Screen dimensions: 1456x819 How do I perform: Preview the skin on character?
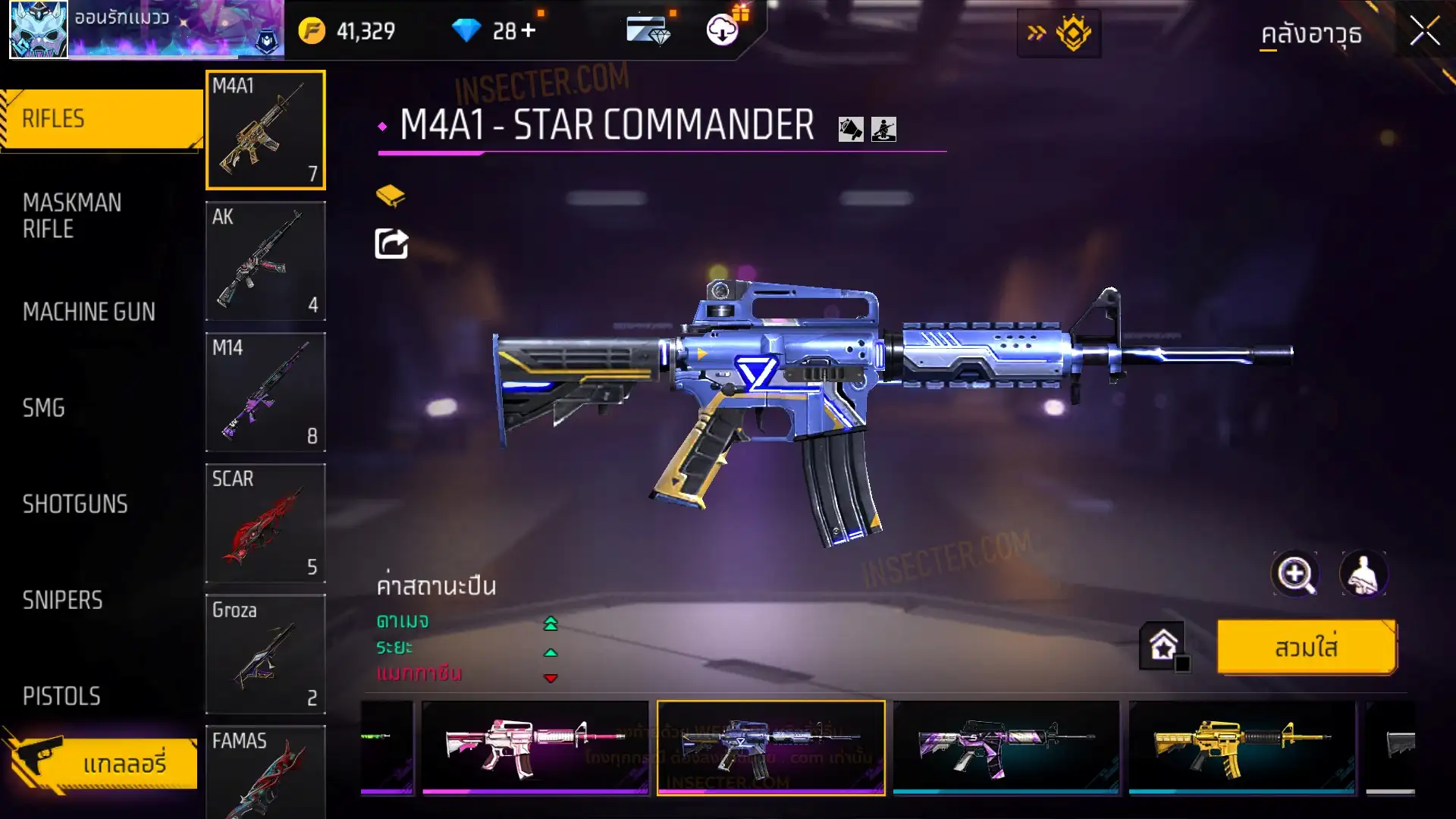[x=1363, y=574]
